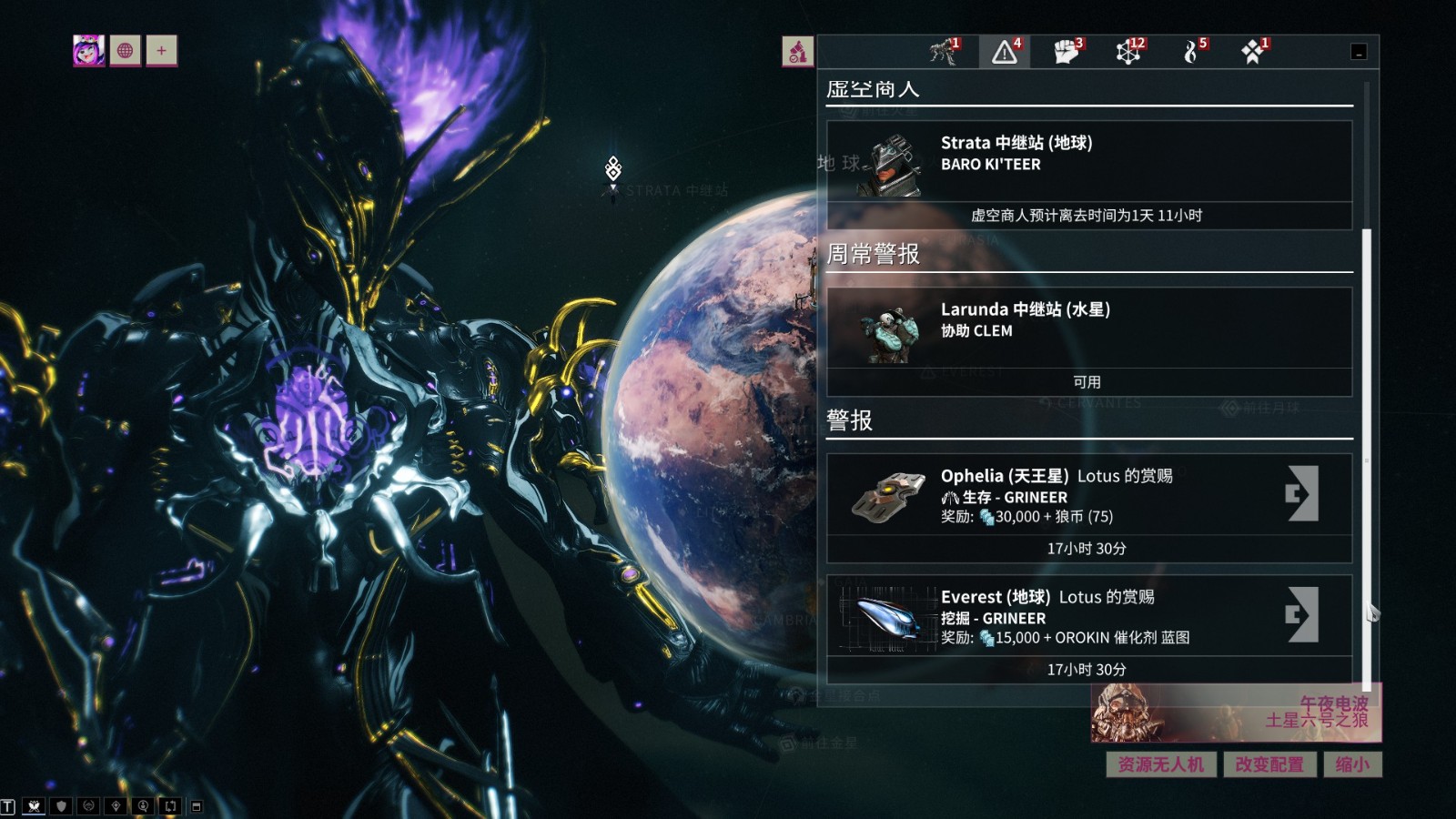Screen dimensions: 1456x819
Task: Click the pink figure icon left of panel
Action: (x=797, y=51)
